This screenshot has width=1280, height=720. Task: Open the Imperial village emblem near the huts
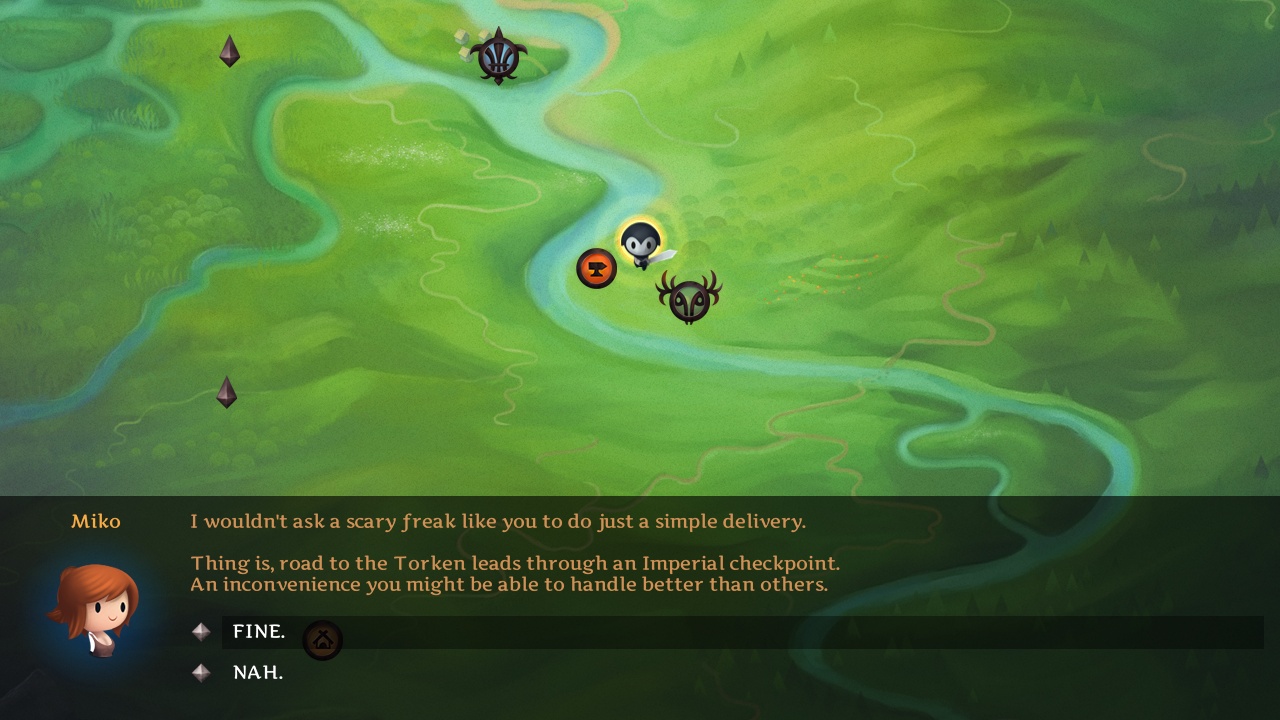pos(498,55)
